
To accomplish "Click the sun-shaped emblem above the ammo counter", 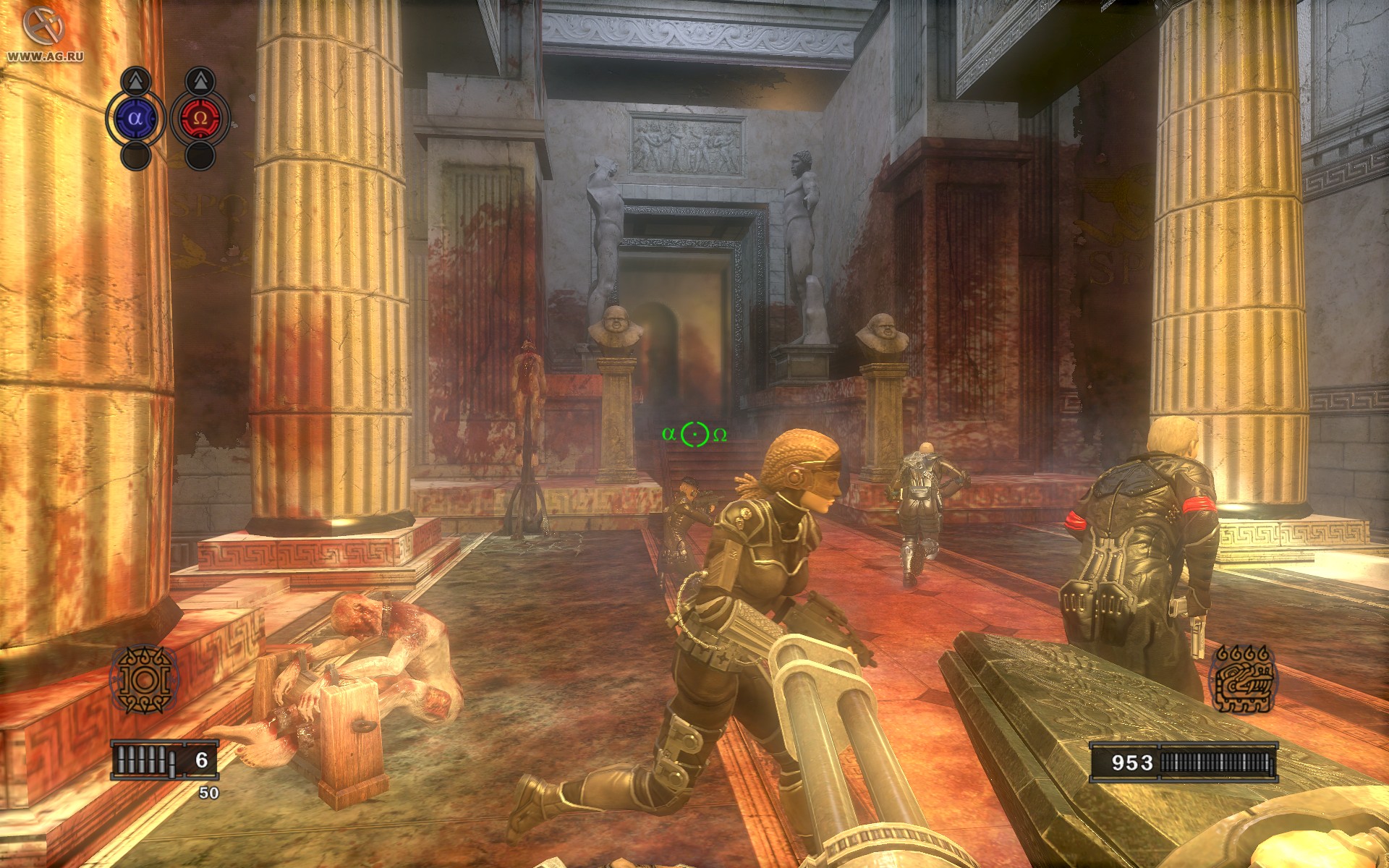I will [143, 678].
